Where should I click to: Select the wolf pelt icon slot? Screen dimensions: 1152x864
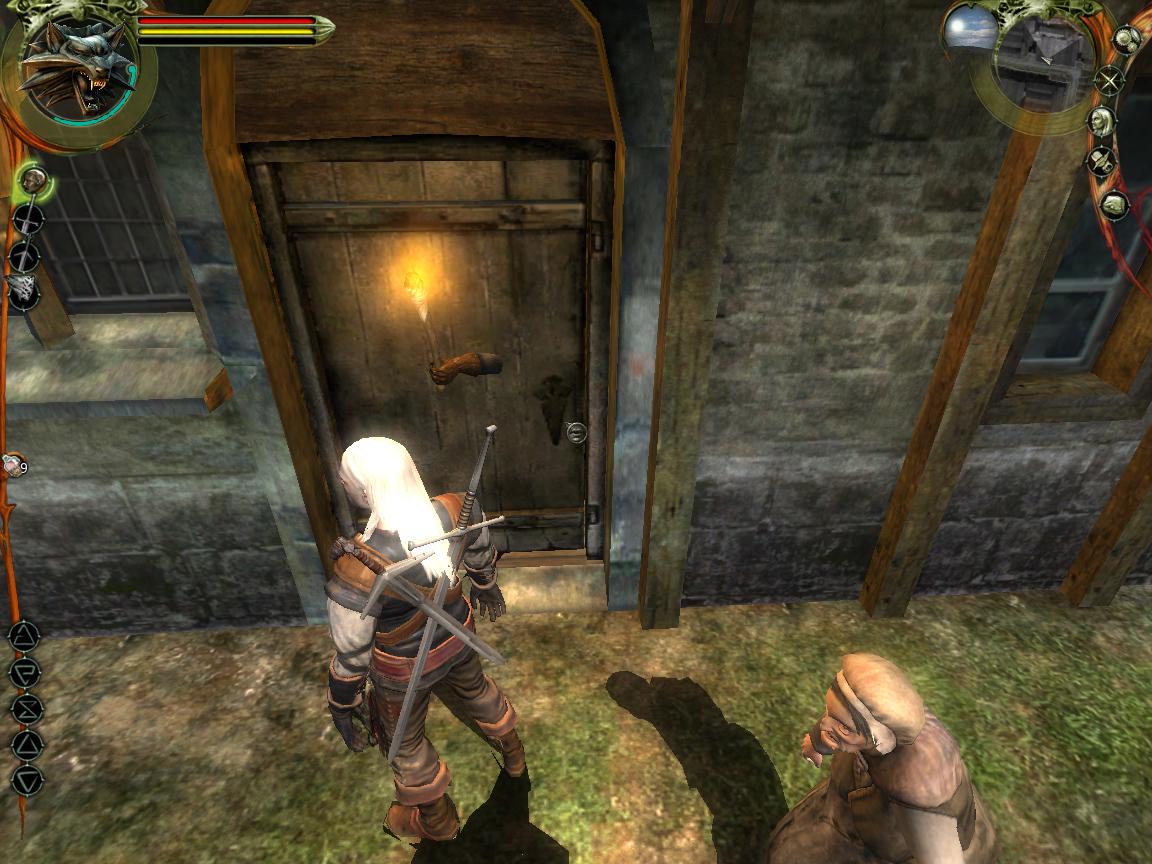tap(21, 289)
